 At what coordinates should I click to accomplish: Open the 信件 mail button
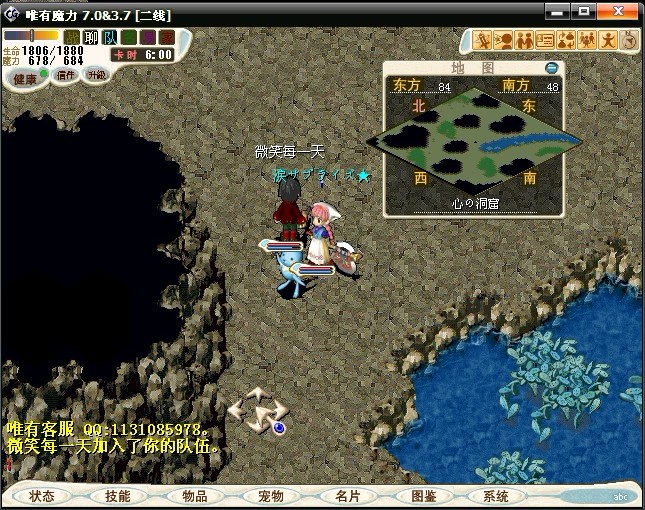tap(67, 75)
